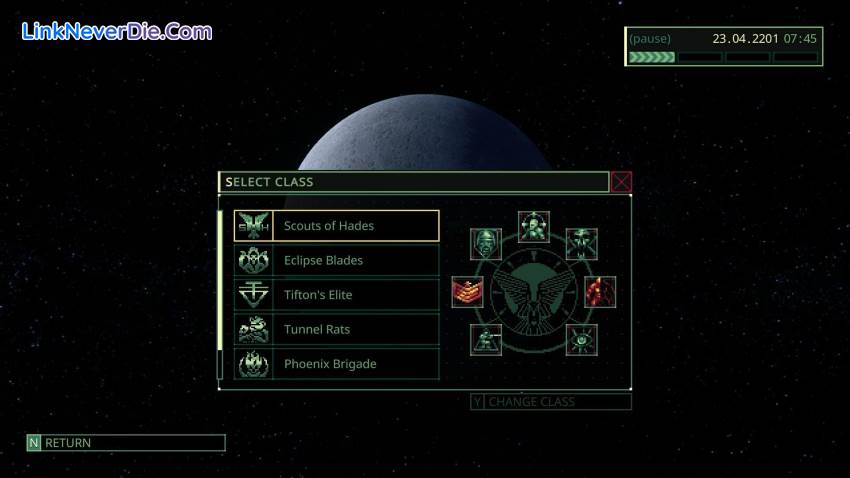Select the Tunnel Rats class
Image resolution: width=850 pixels, height=478 pixels.
click(336, 329)
